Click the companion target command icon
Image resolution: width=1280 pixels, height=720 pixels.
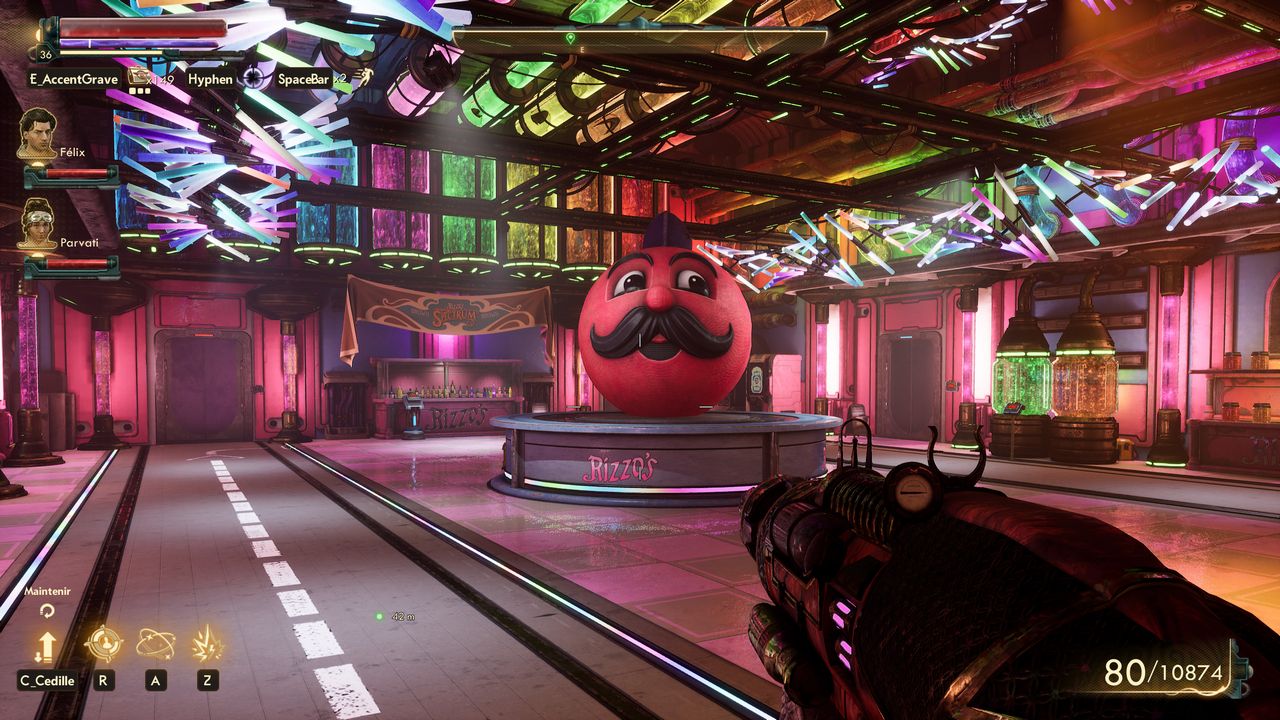[x=103, y=643]
